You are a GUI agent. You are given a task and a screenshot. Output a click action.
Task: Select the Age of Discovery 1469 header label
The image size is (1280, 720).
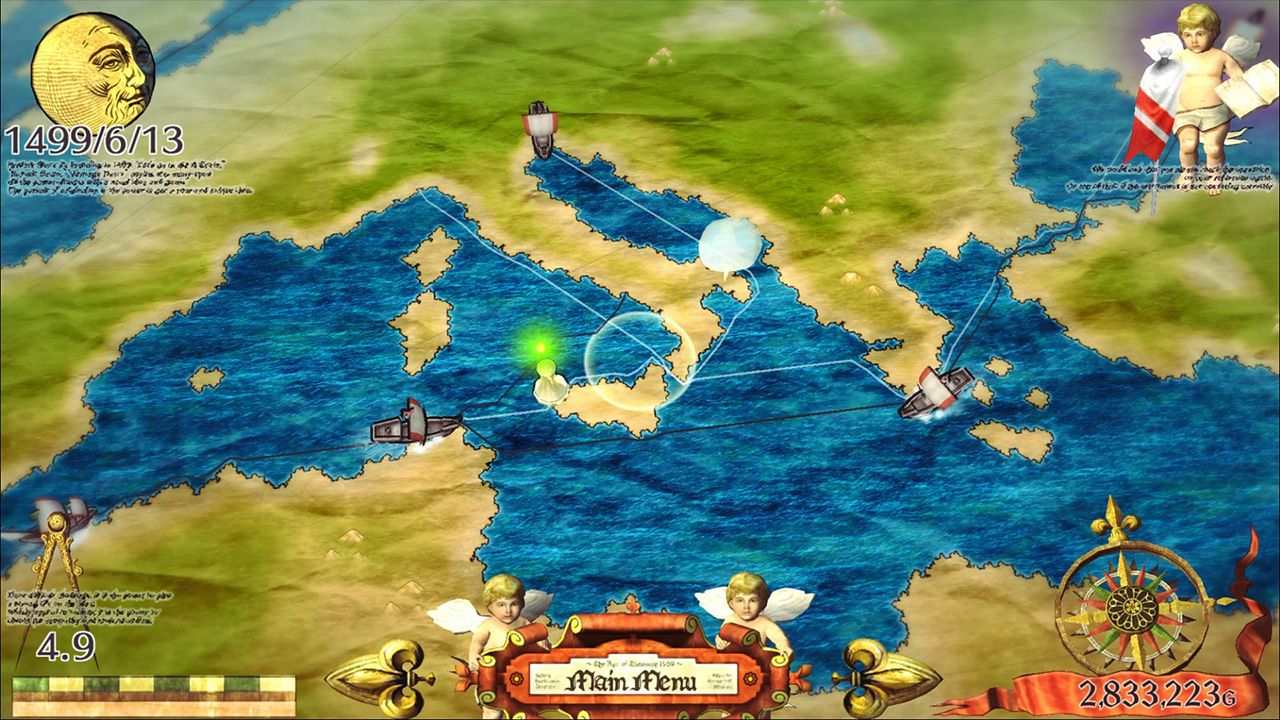(637, 663)
